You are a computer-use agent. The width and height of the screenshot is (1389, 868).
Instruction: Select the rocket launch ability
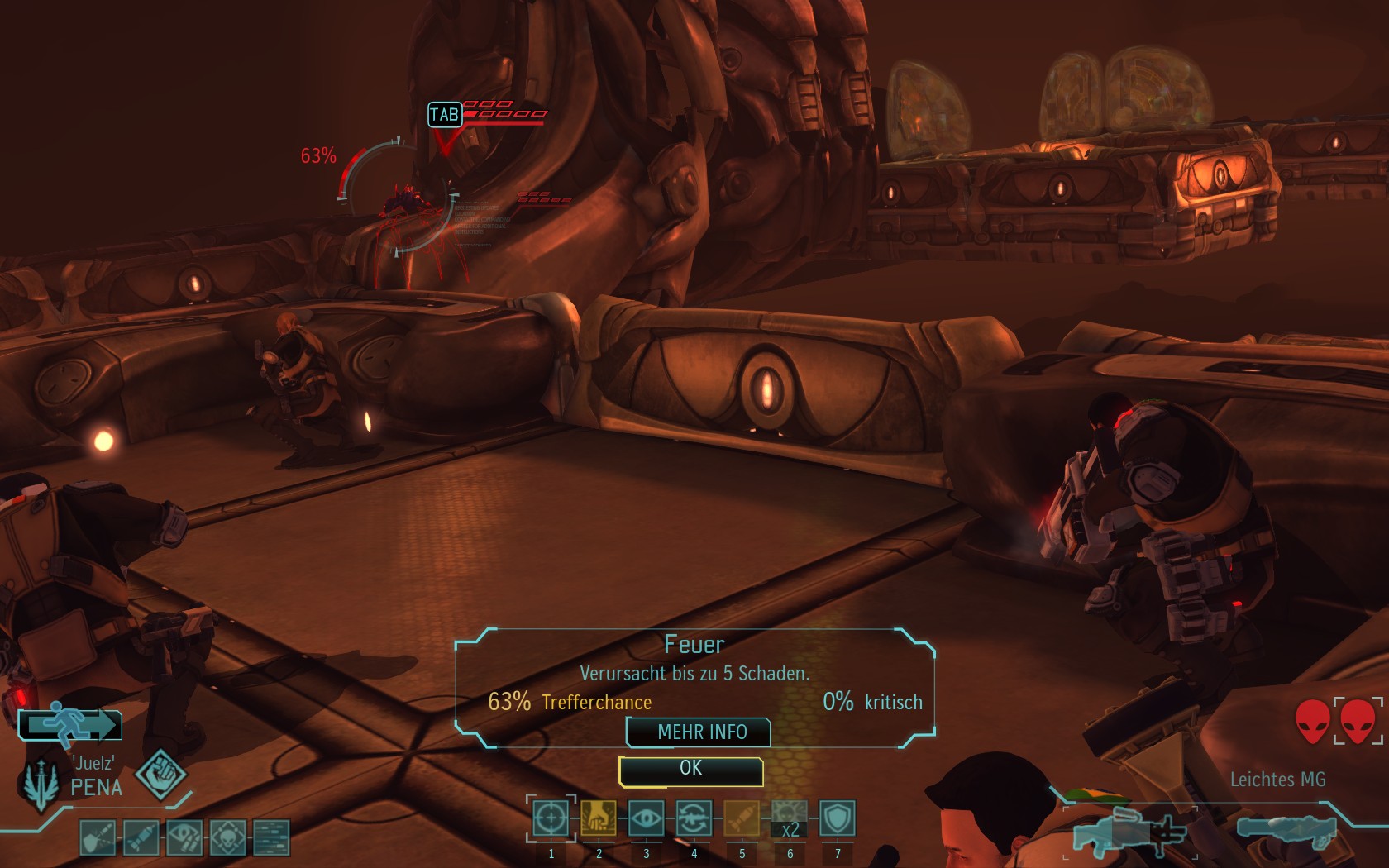(x=742, y=819)
